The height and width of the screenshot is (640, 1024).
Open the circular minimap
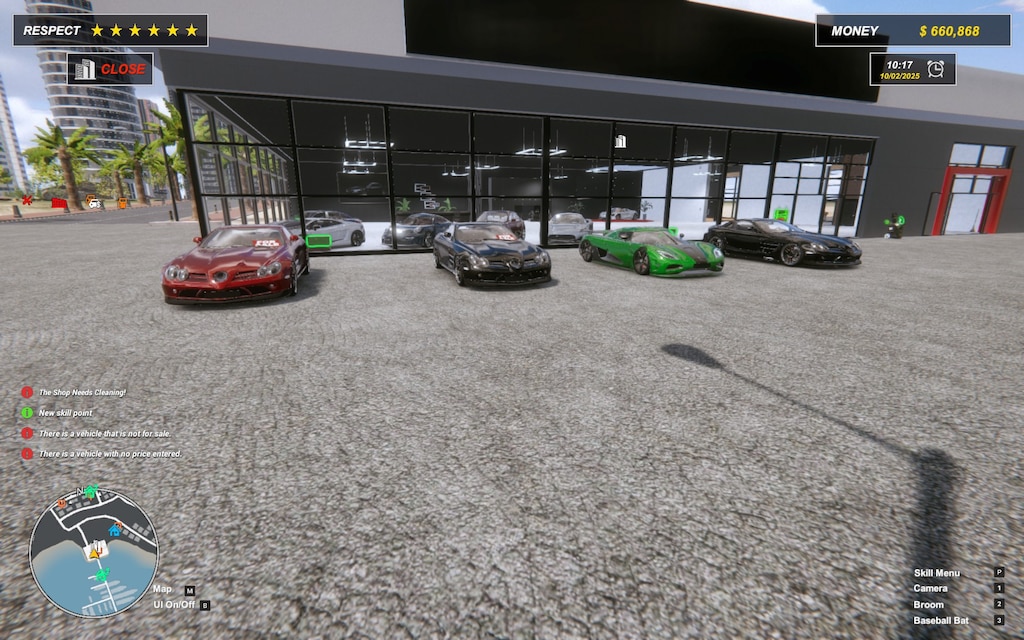(94, 551)
